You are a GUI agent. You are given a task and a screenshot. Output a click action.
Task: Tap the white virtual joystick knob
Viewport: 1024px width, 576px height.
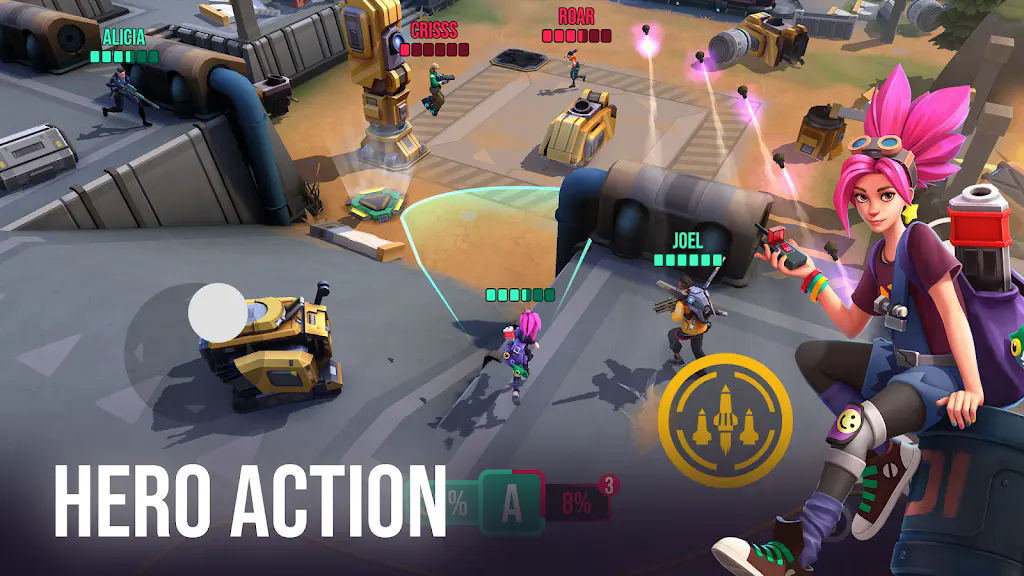click(x=217, y=311)
